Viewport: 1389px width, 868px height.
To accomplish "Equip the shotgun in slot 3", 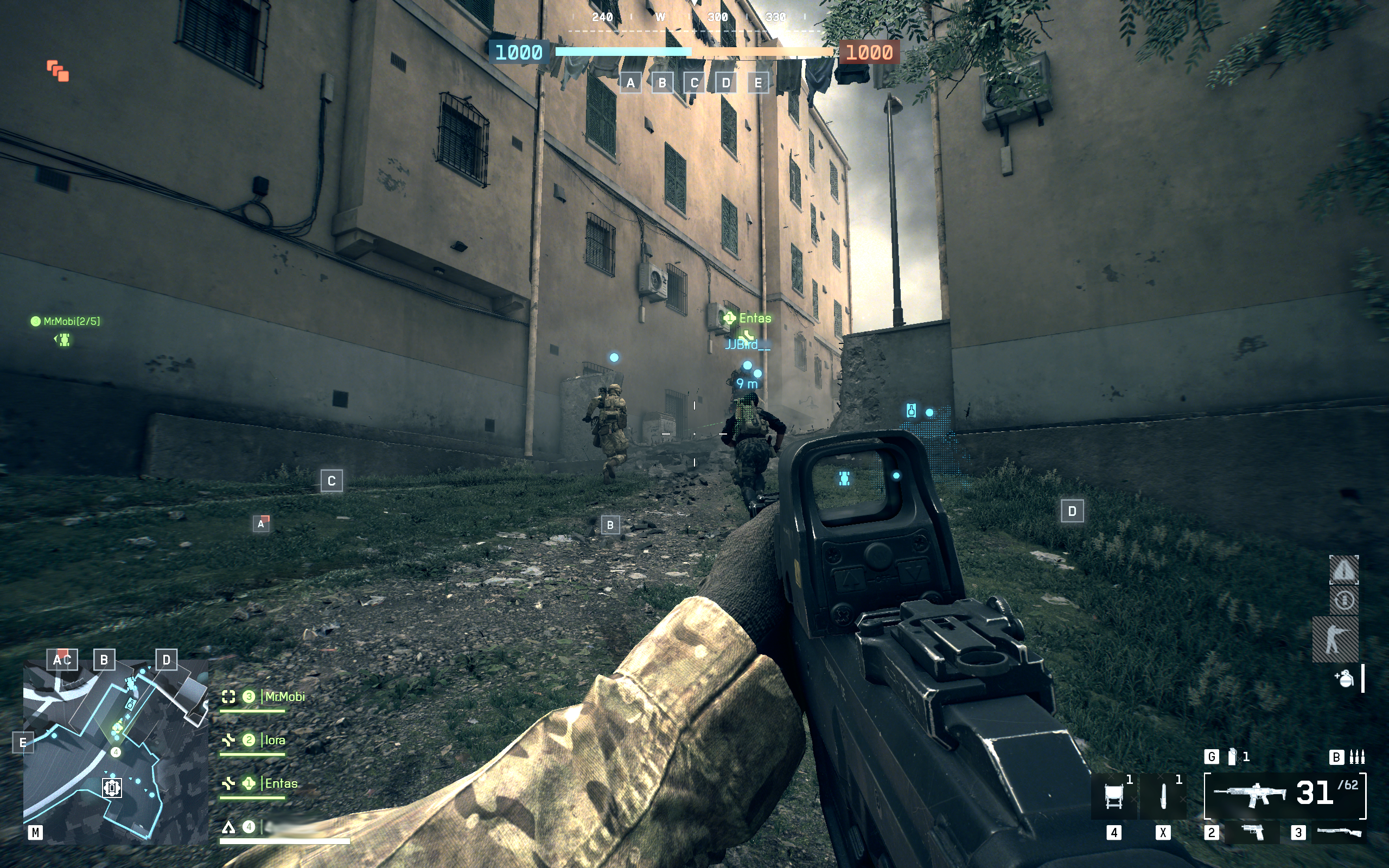I will click(x=1339, y=832).
